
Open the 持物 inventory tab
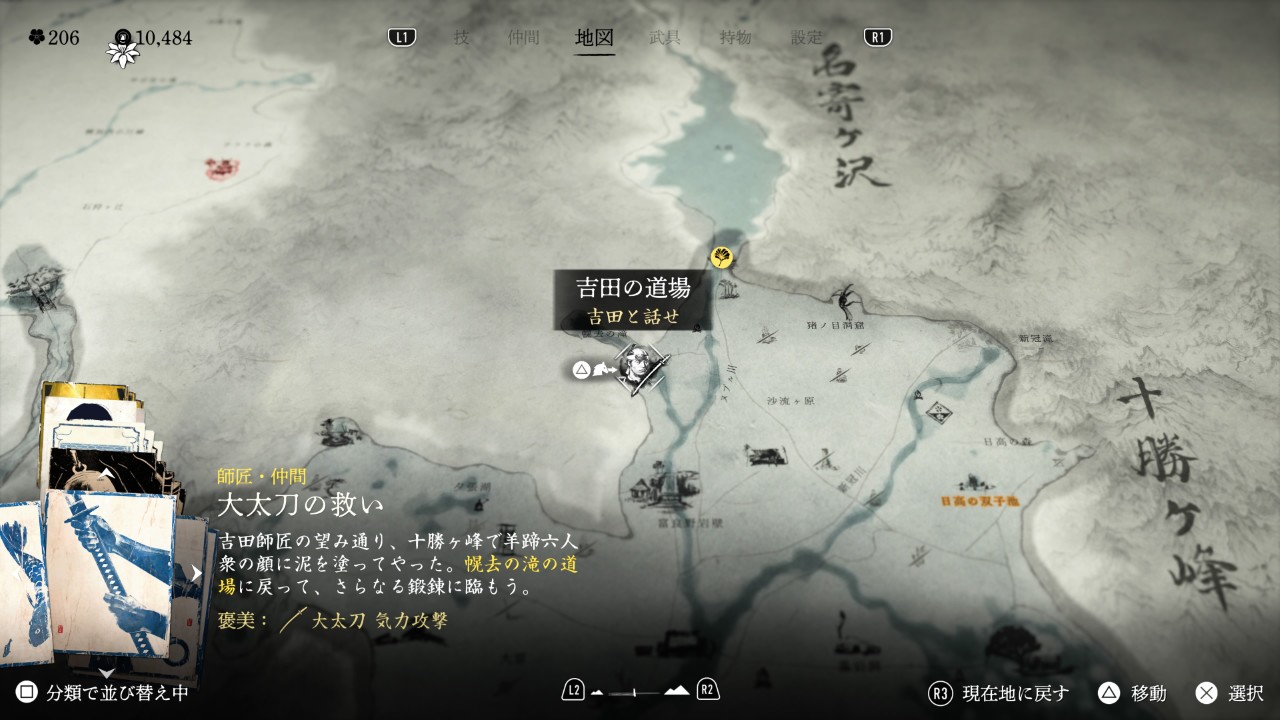[x=735, y=38]
